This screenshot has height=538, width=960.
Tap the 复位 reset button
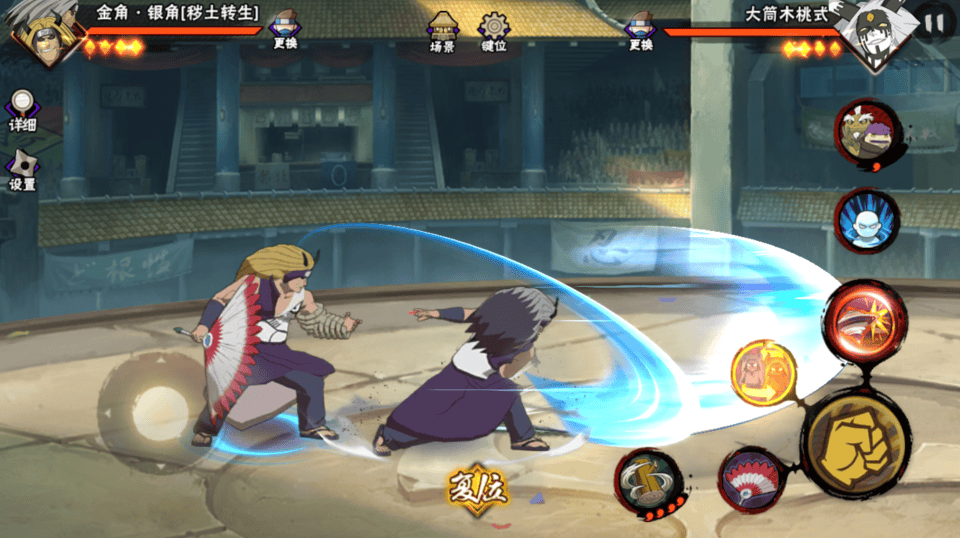pos(478,487)
